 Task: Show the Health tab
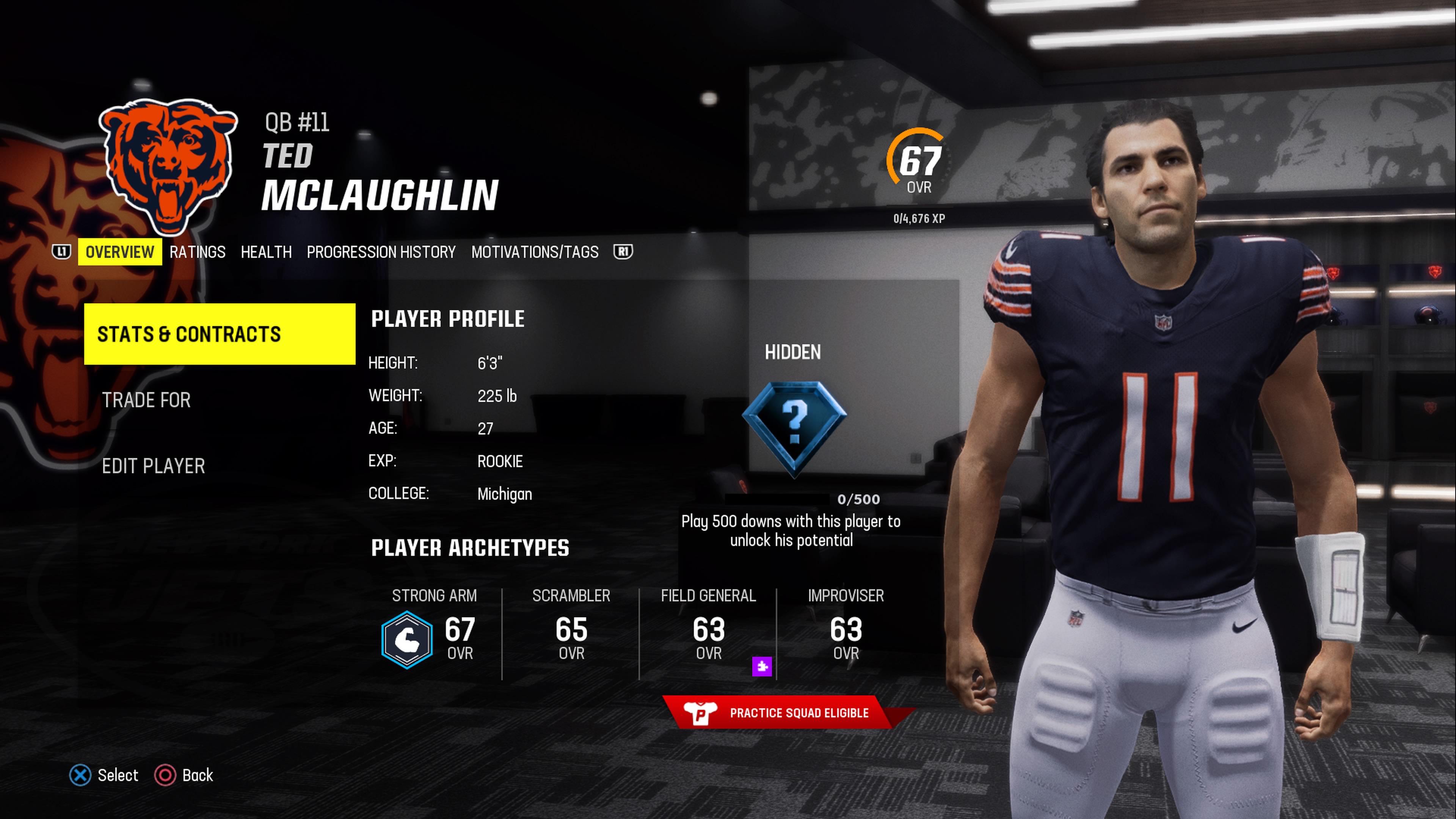pos(266,252)
